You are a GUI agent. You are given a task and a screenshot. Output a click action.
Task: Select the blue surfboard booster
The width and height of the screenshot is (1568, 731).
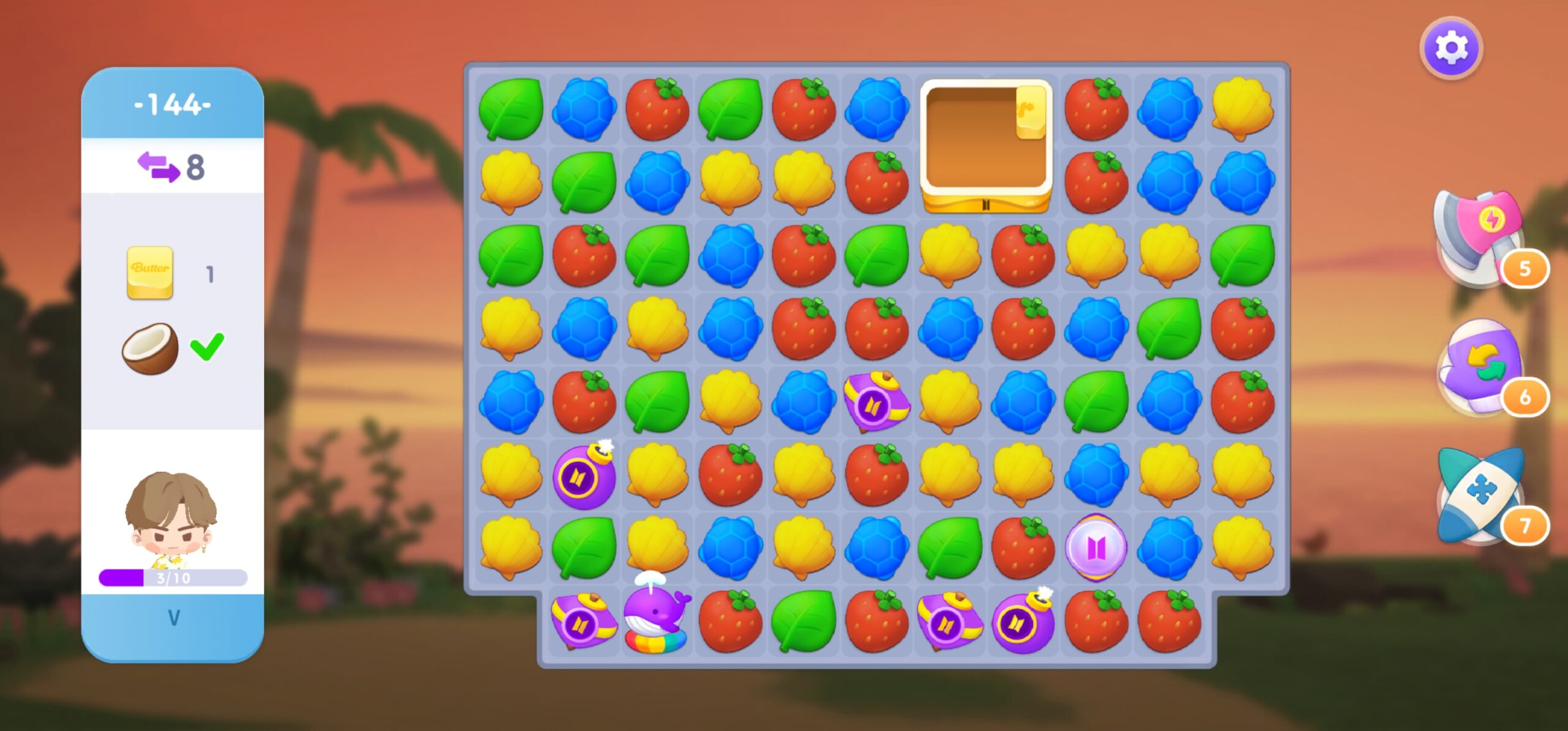(x=1480, y=496)
